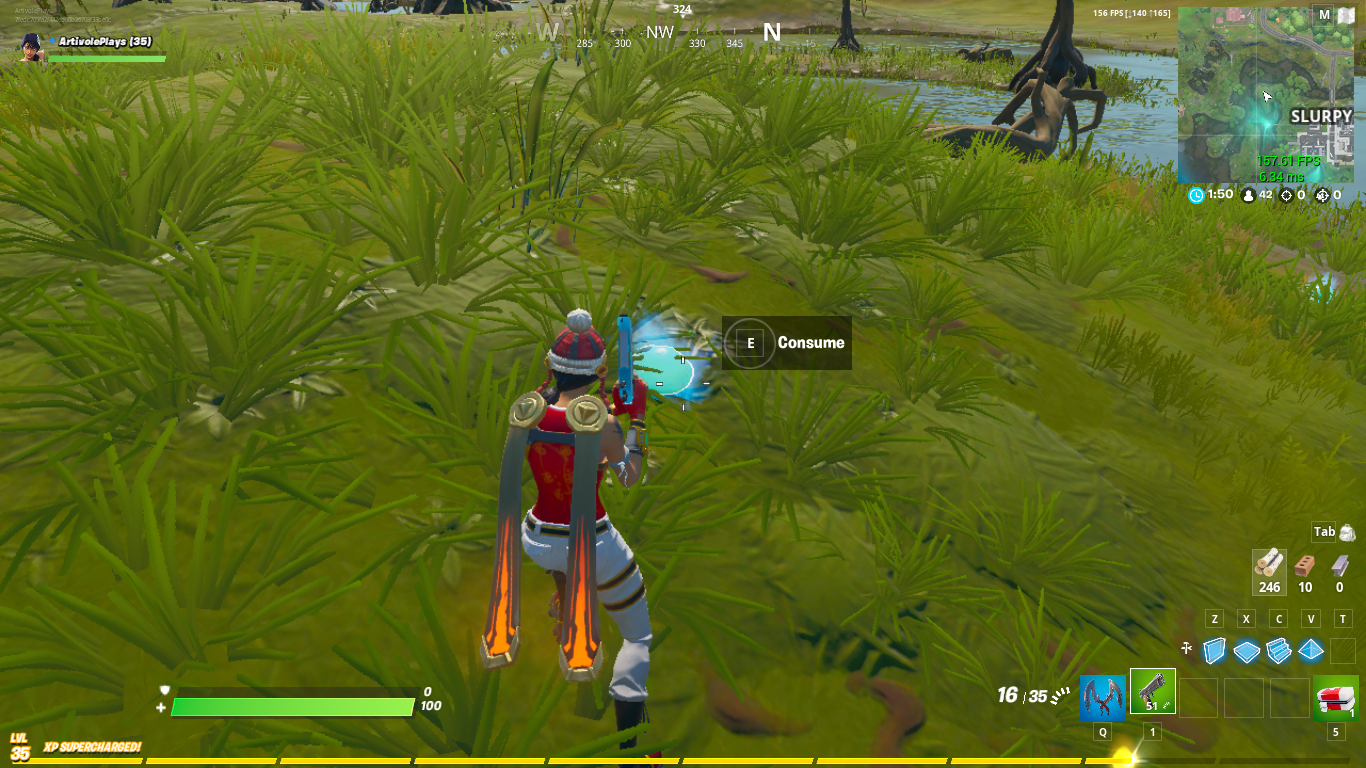Screen dimensions: 1366x768
Task: Click the ArtivolePlays player avatar
Action: tap(31, 47)
